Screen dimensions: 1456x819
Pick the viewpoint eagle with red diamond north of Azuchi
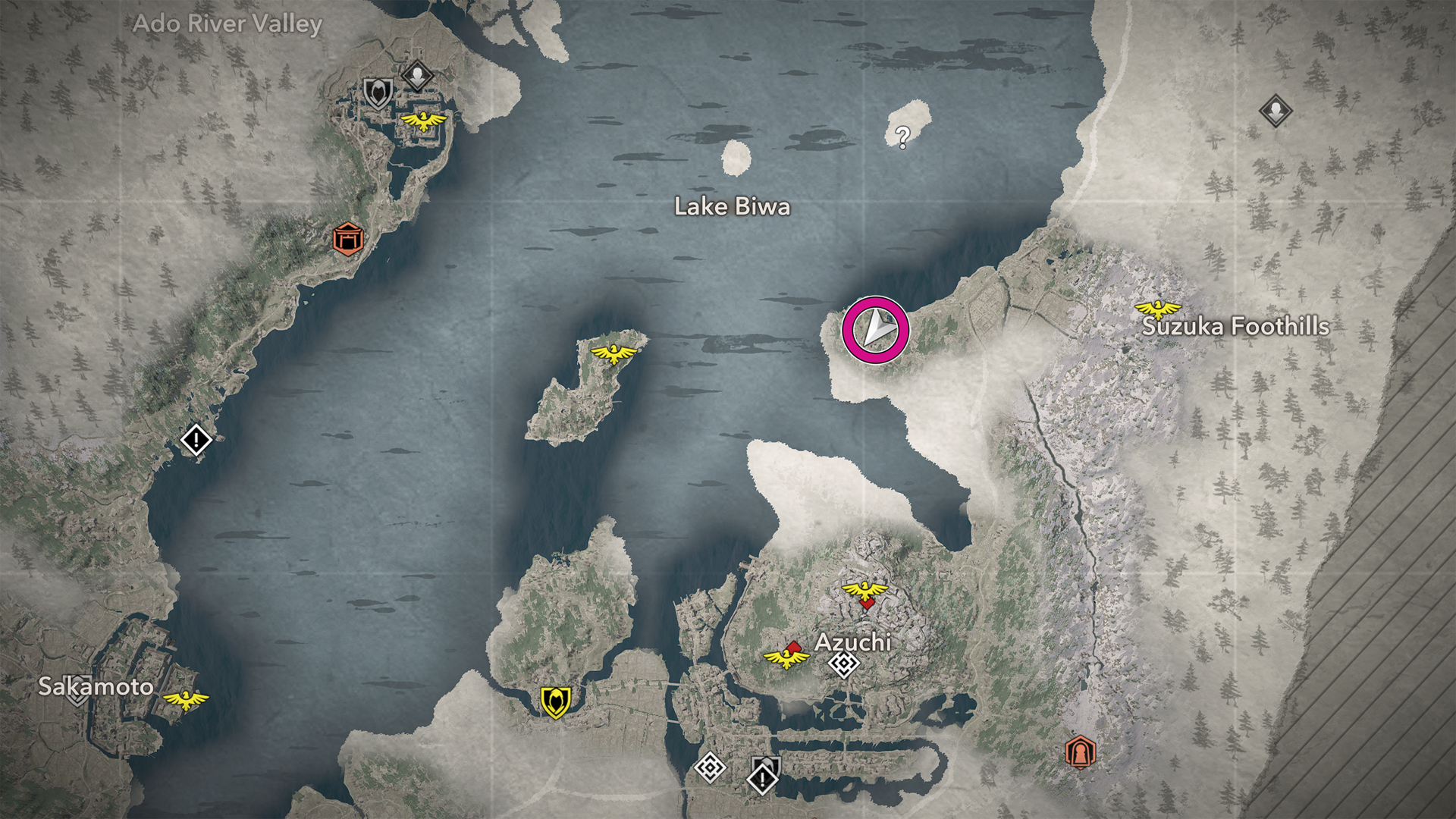pos(864,591)
